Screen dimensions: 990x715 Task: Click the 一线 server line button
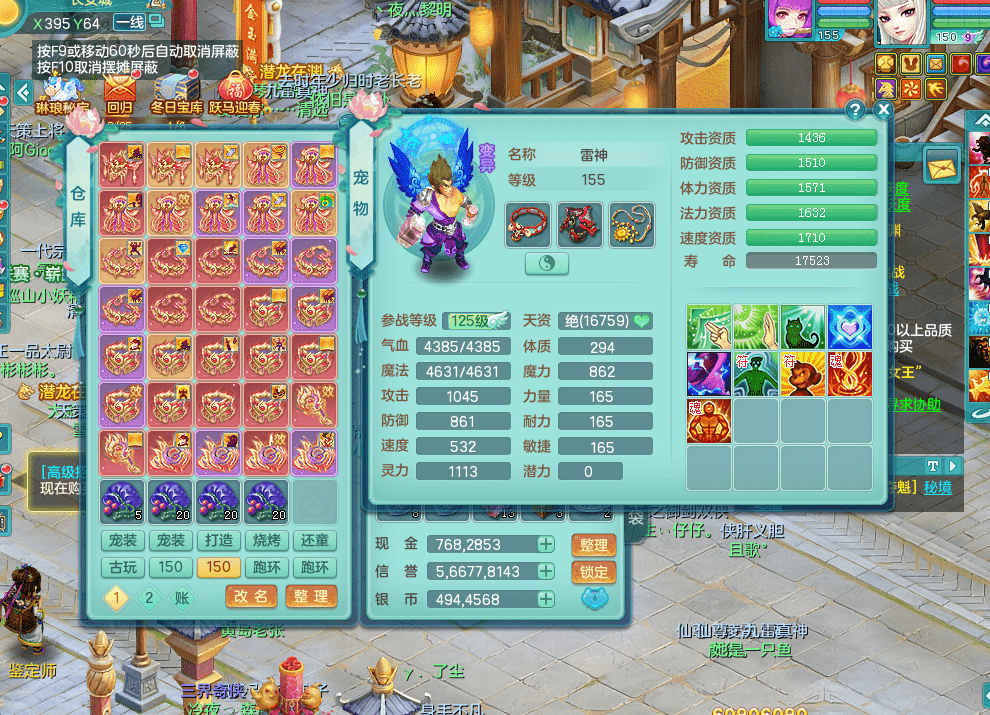point(130,23)
